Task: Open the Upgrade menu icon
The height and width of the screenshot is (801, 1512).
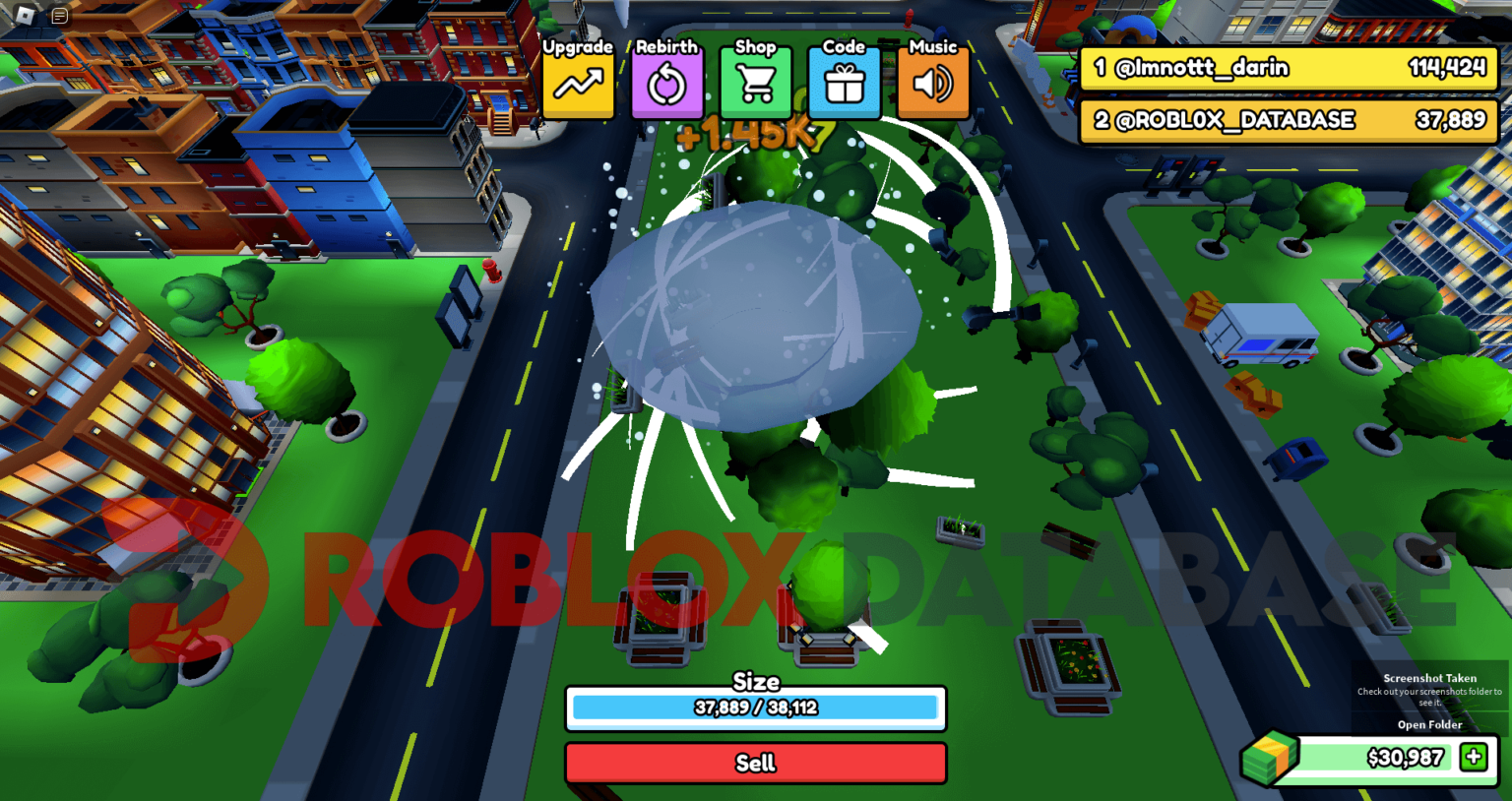Action: [x=578, y=84]
